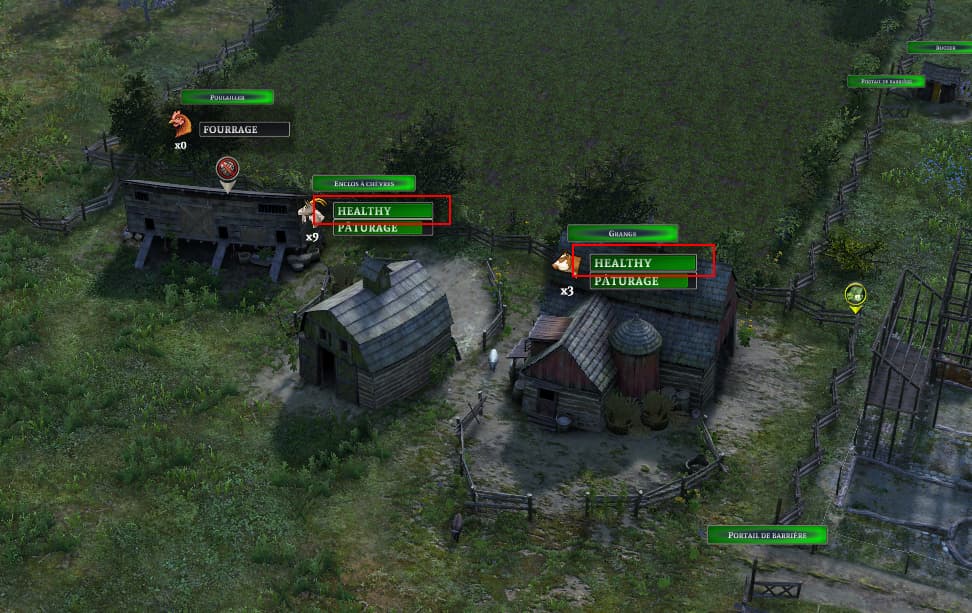Select the yellow marker icon by the fence
Viewport: 972px width, 613px height.
tap(854, 294)
